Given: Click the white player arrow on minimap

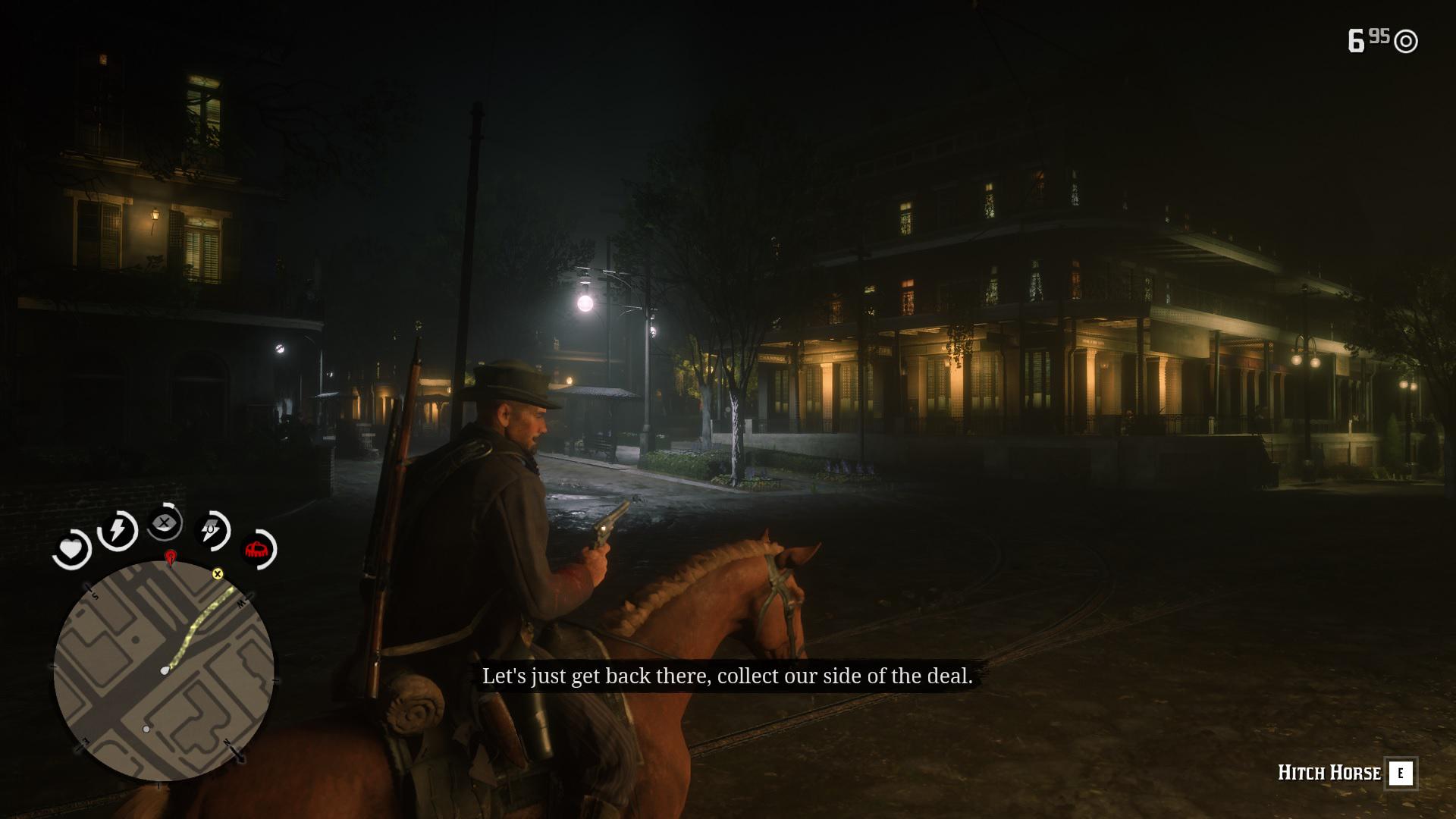Looking at the screenshot, I should [165, 670].
